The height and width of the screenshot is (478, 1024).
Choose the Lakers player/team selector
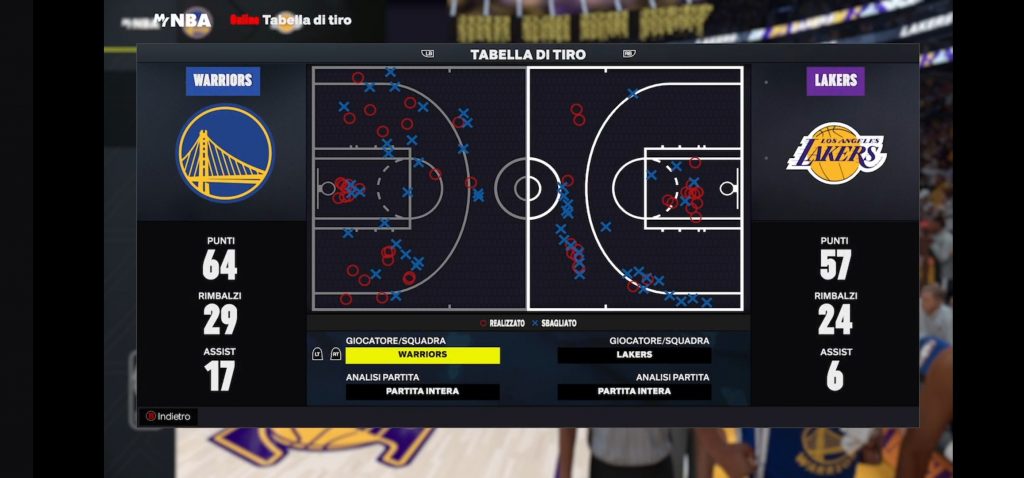[634, 355]
